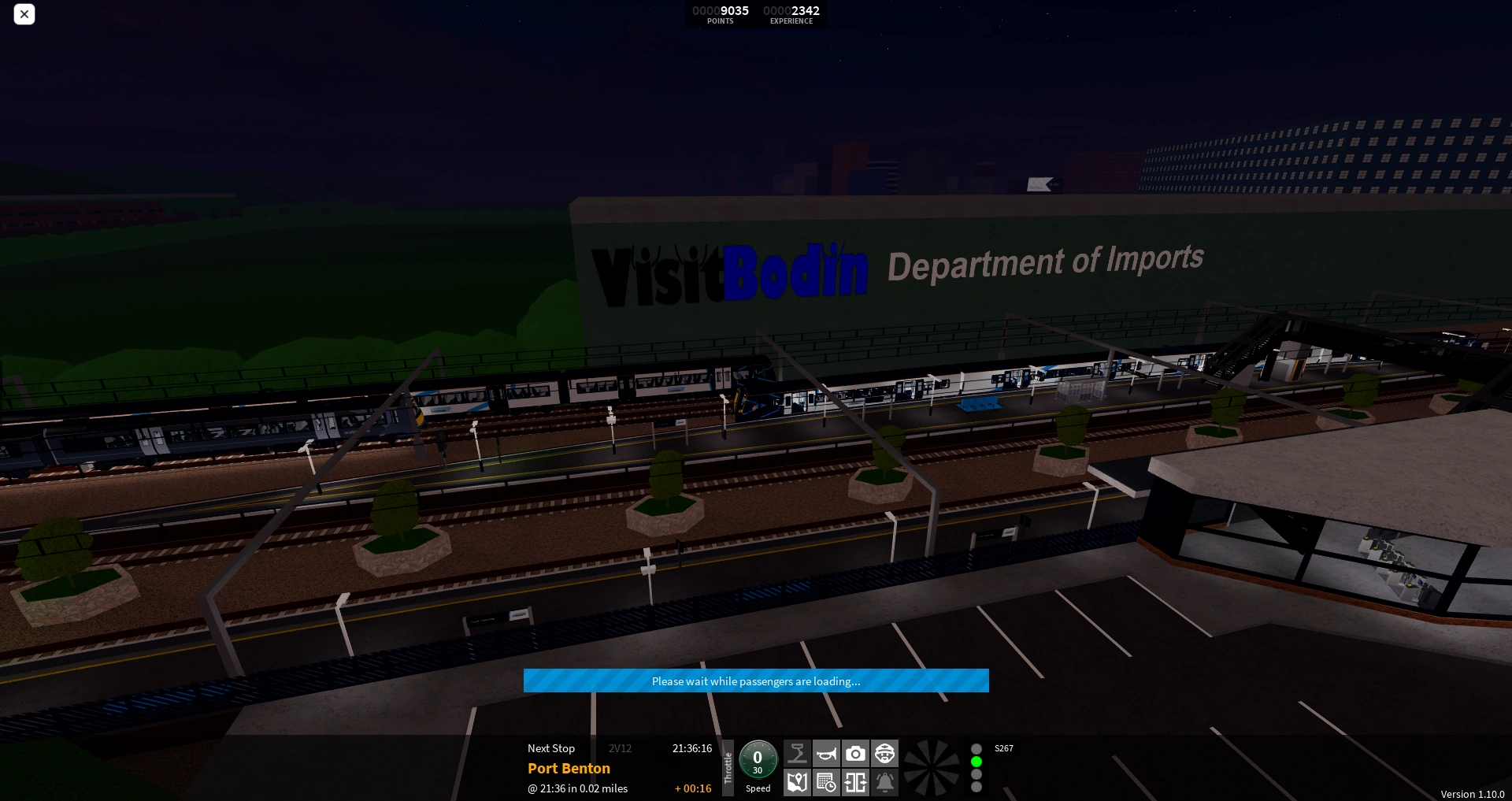The height and width of the screenshot is (801, 1512).
Task: Click the passenger loading progress bar
Action: coord(756,680)
